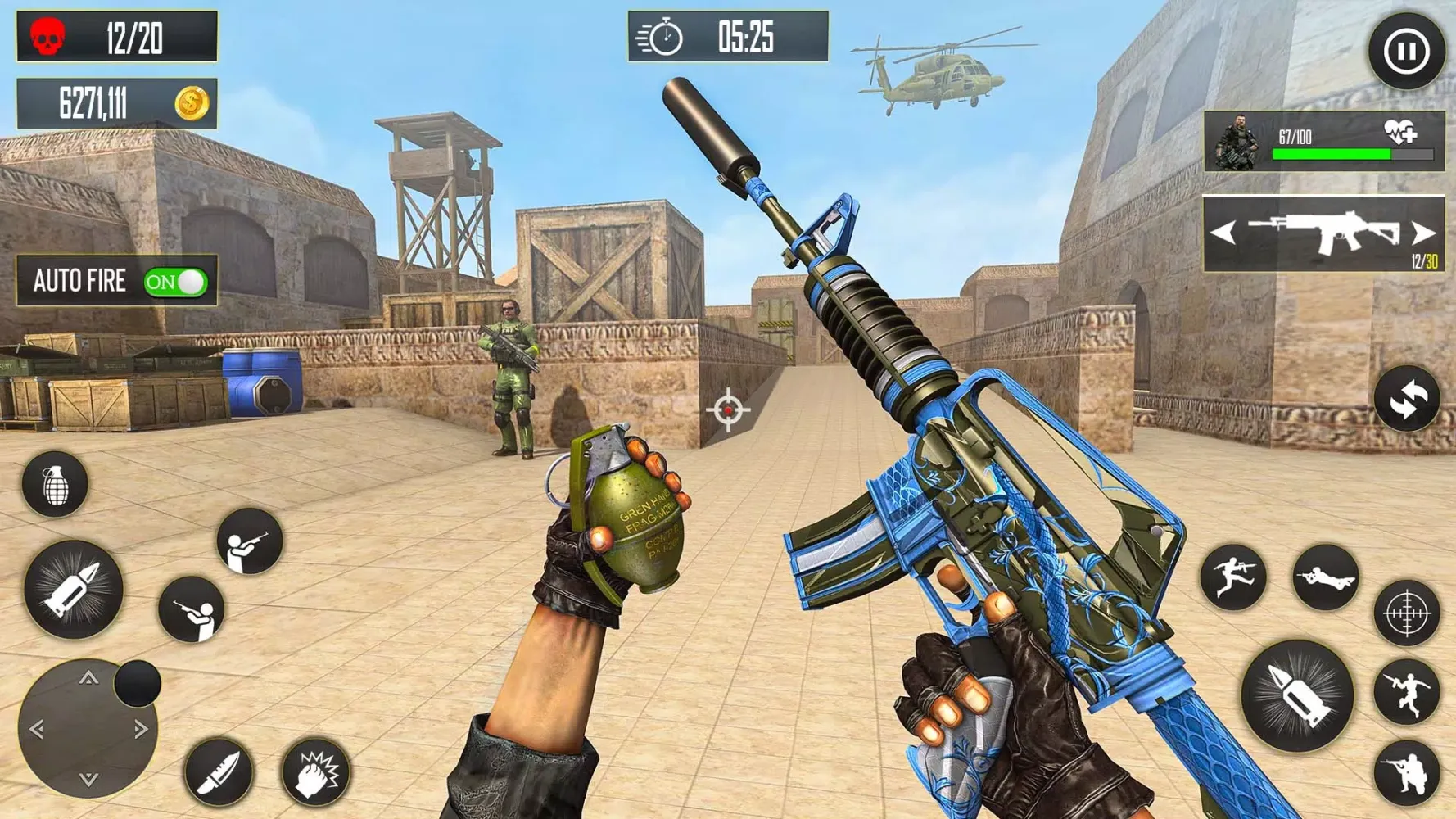Tap the circular swap arrows button
The width and height of the screenshot is (1456, 819).
[x=1406, y=400]
